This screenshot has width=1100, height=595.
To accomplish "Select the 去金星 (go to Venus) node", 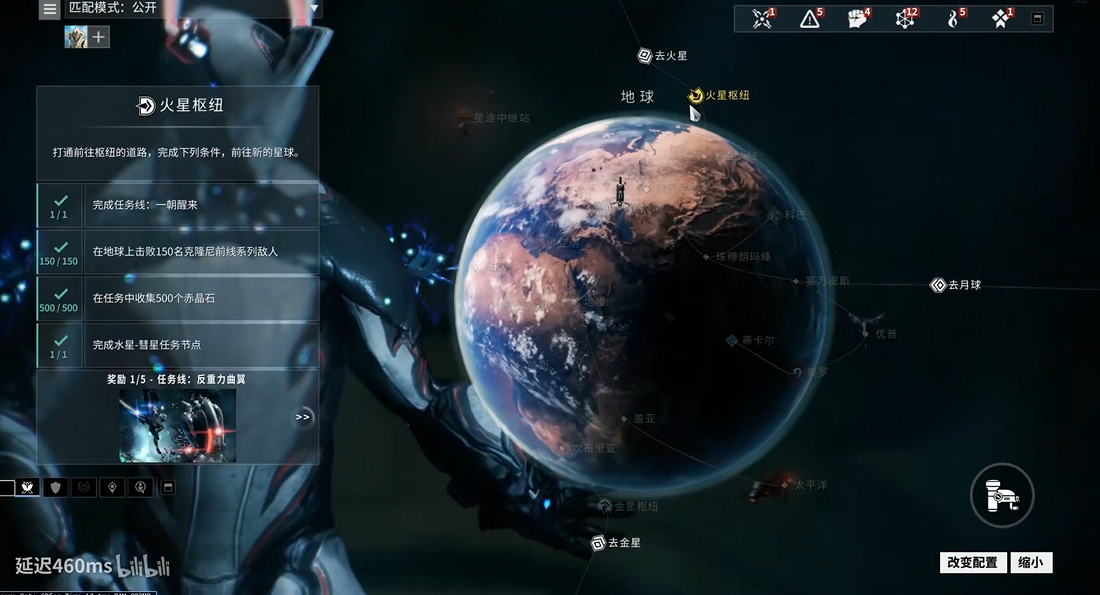I will [x=598, y=543].
